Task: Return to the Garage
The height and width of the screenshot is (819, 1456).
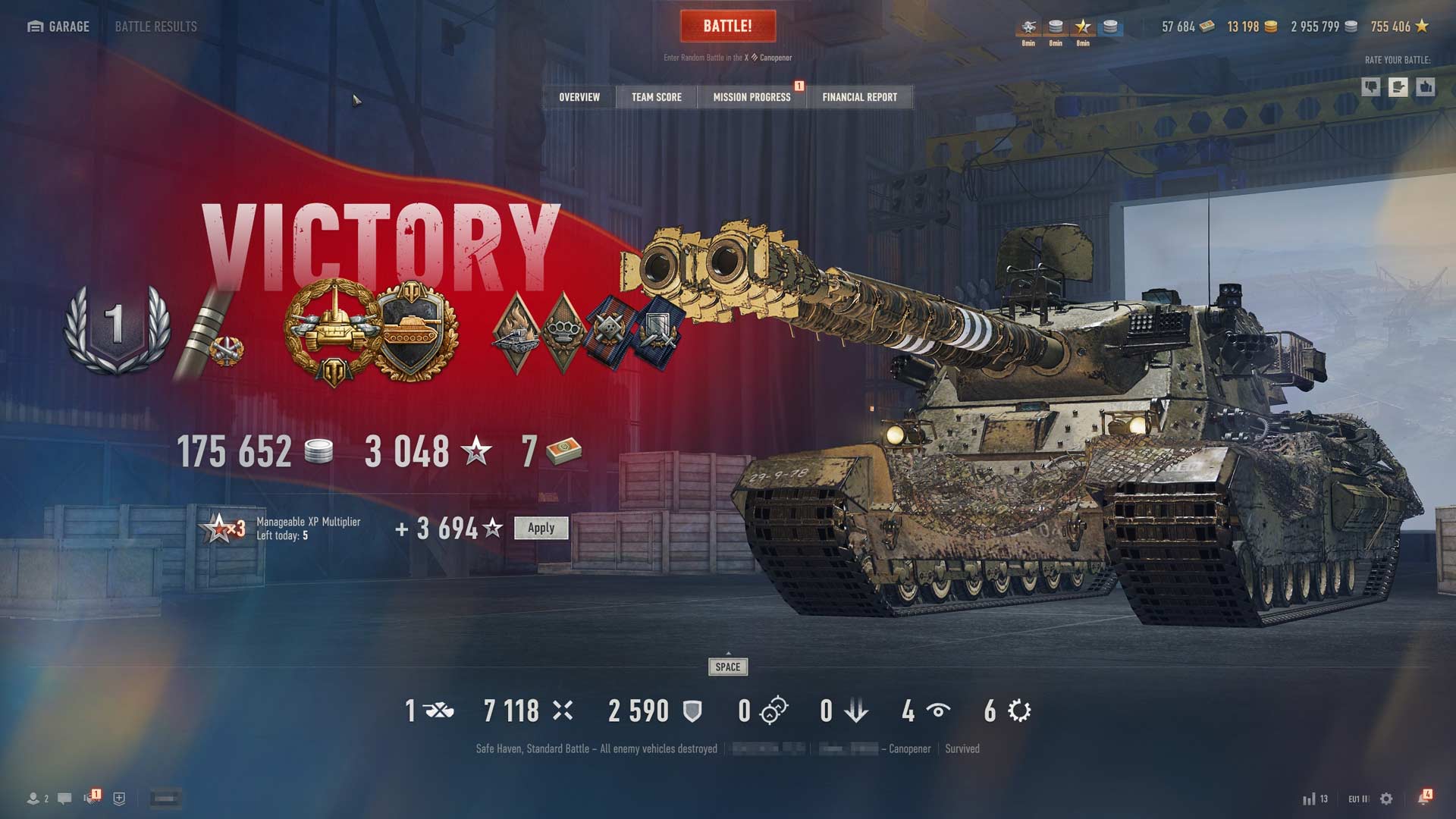Action: [x=58, y=27]
